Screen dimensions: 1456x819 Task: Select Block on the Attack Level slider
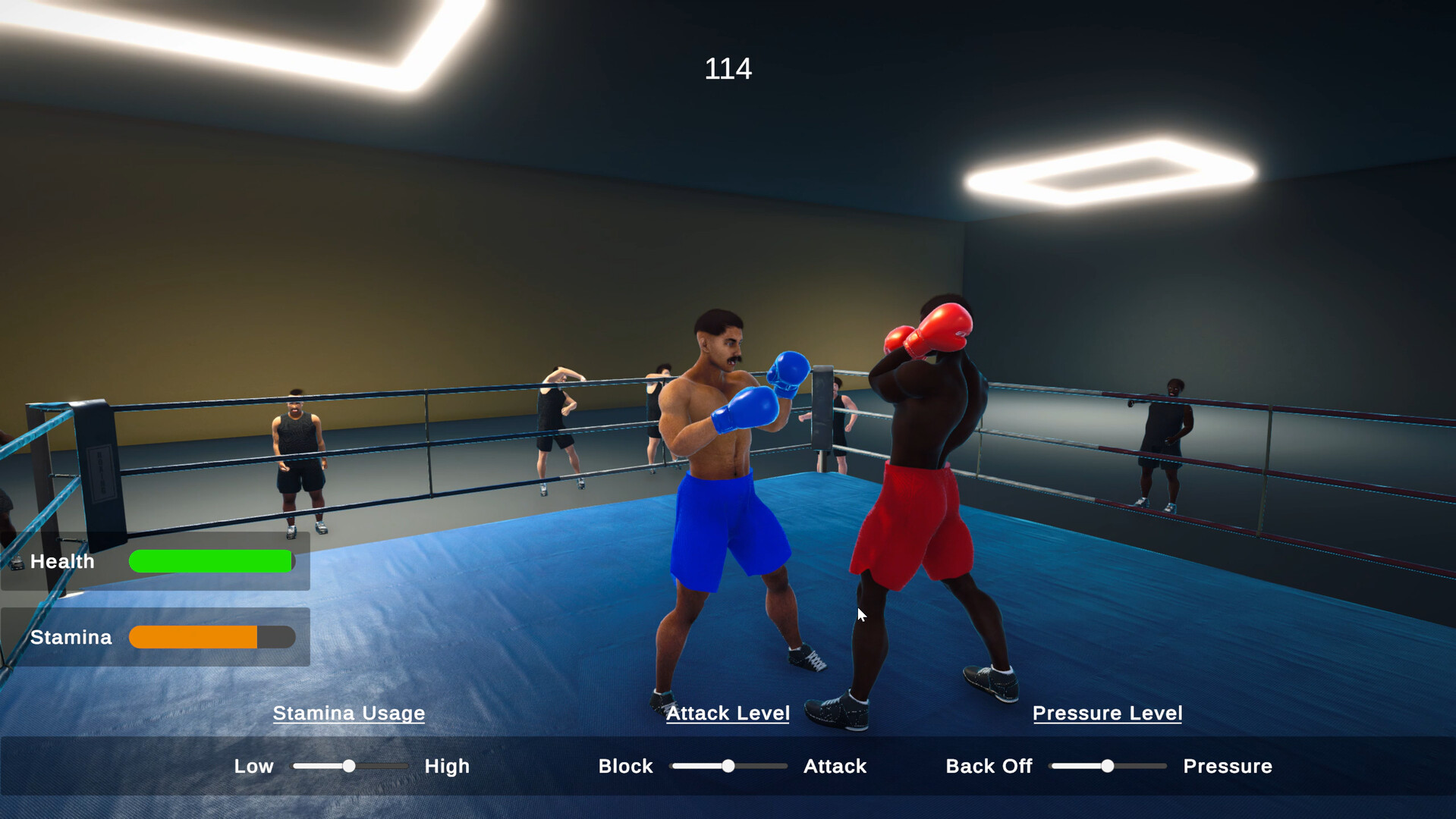point(625,766)
